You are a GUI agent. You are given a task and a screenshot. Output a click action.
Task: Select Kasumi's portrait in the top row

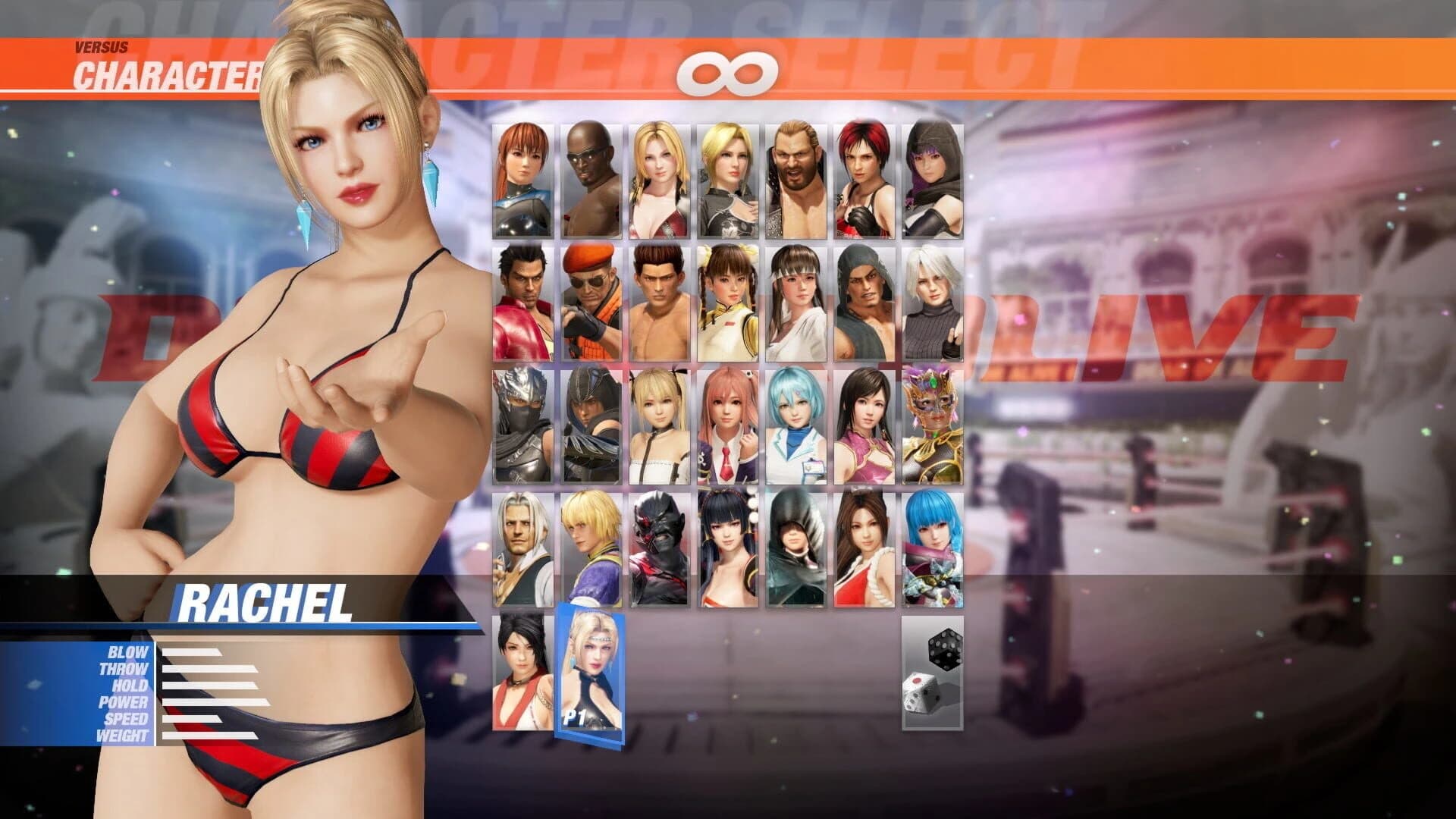(523, 178)
